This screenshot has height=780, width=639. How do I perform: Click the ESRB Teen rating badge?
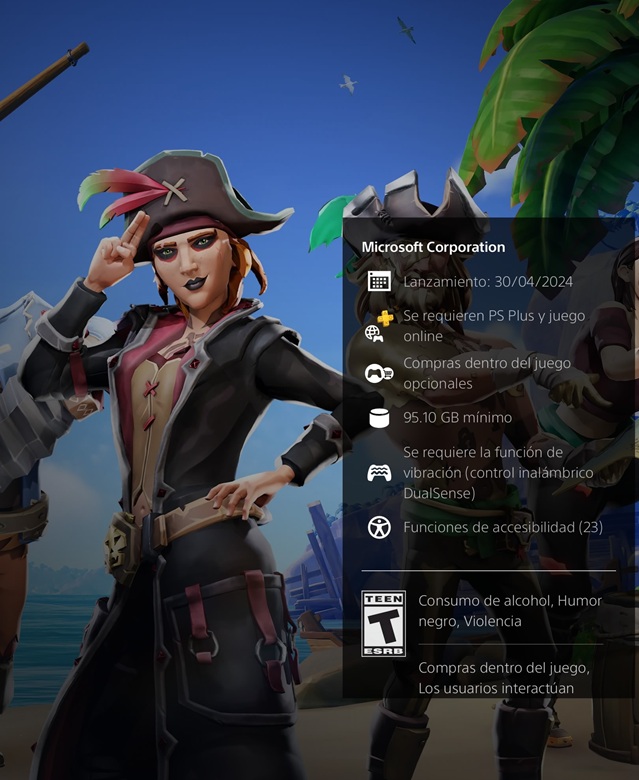click(383, 623)
